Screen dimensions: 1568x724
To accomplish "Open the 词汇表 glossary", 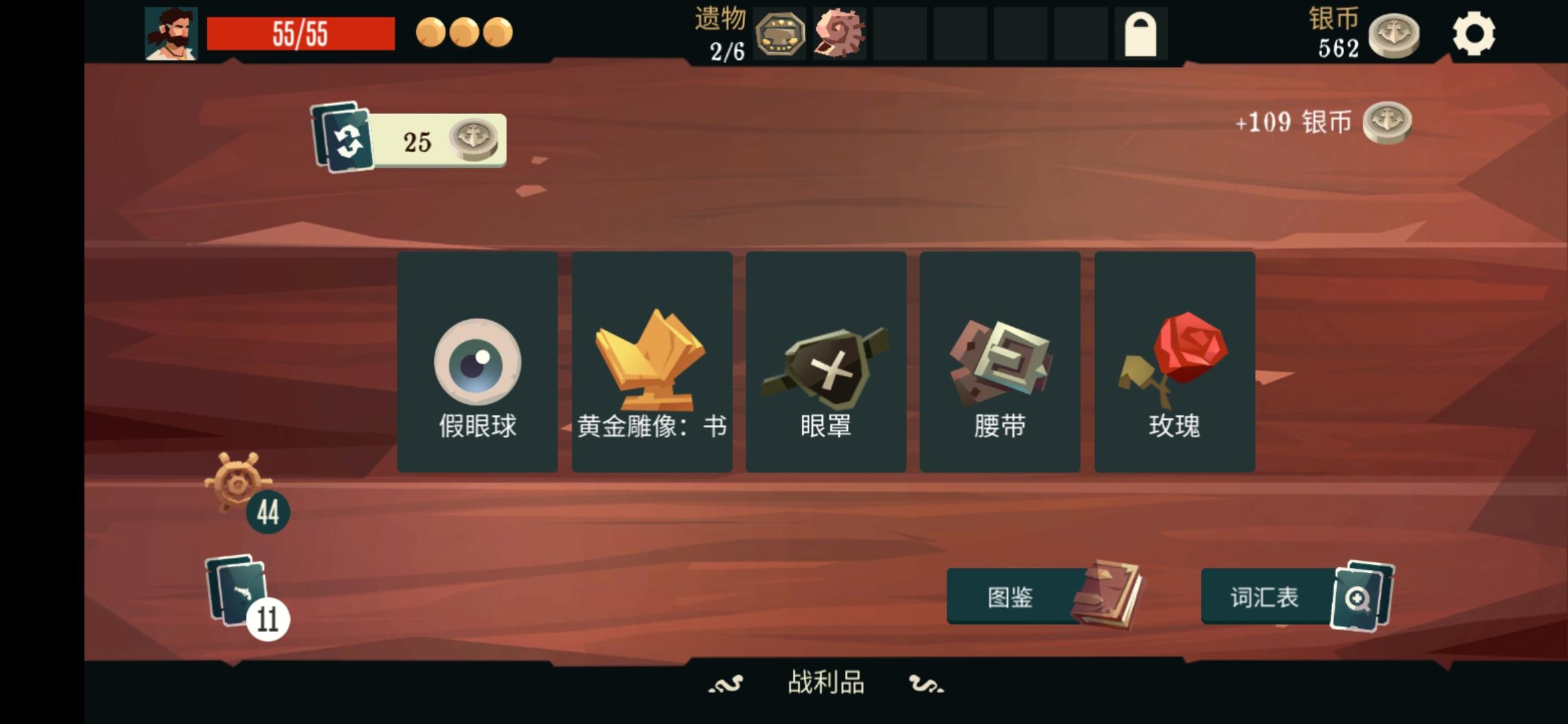I will pos(1264,599).
